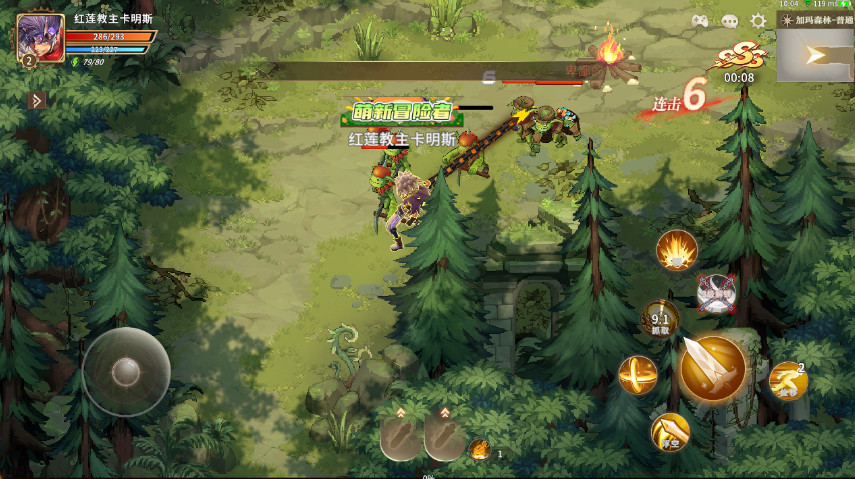
Task: Use the upward sword launch skill
Action: pyautogui.click(x=670, y=432)
